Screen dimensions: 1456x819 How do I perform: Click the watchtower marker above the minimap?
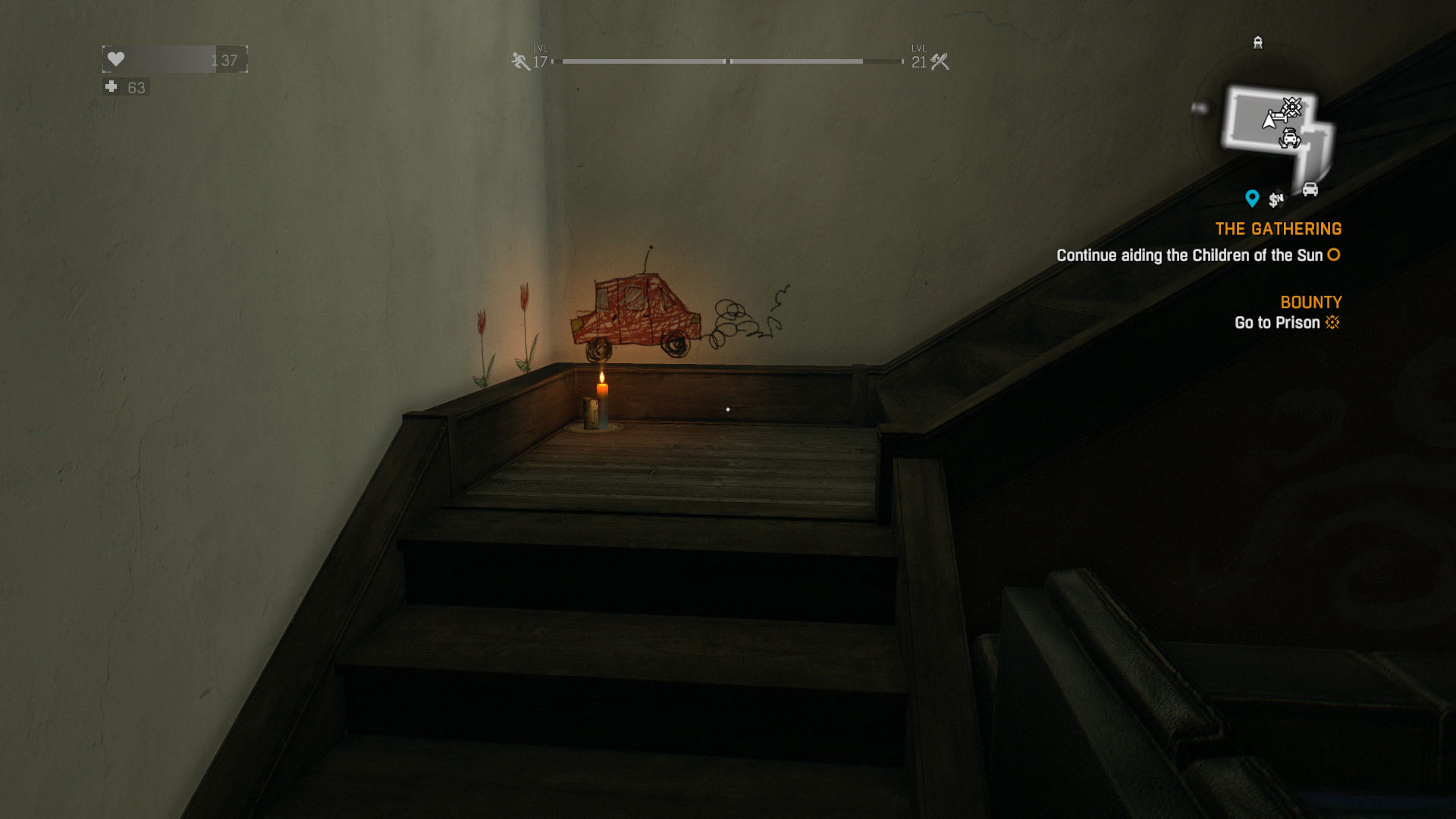[1258, 42]
